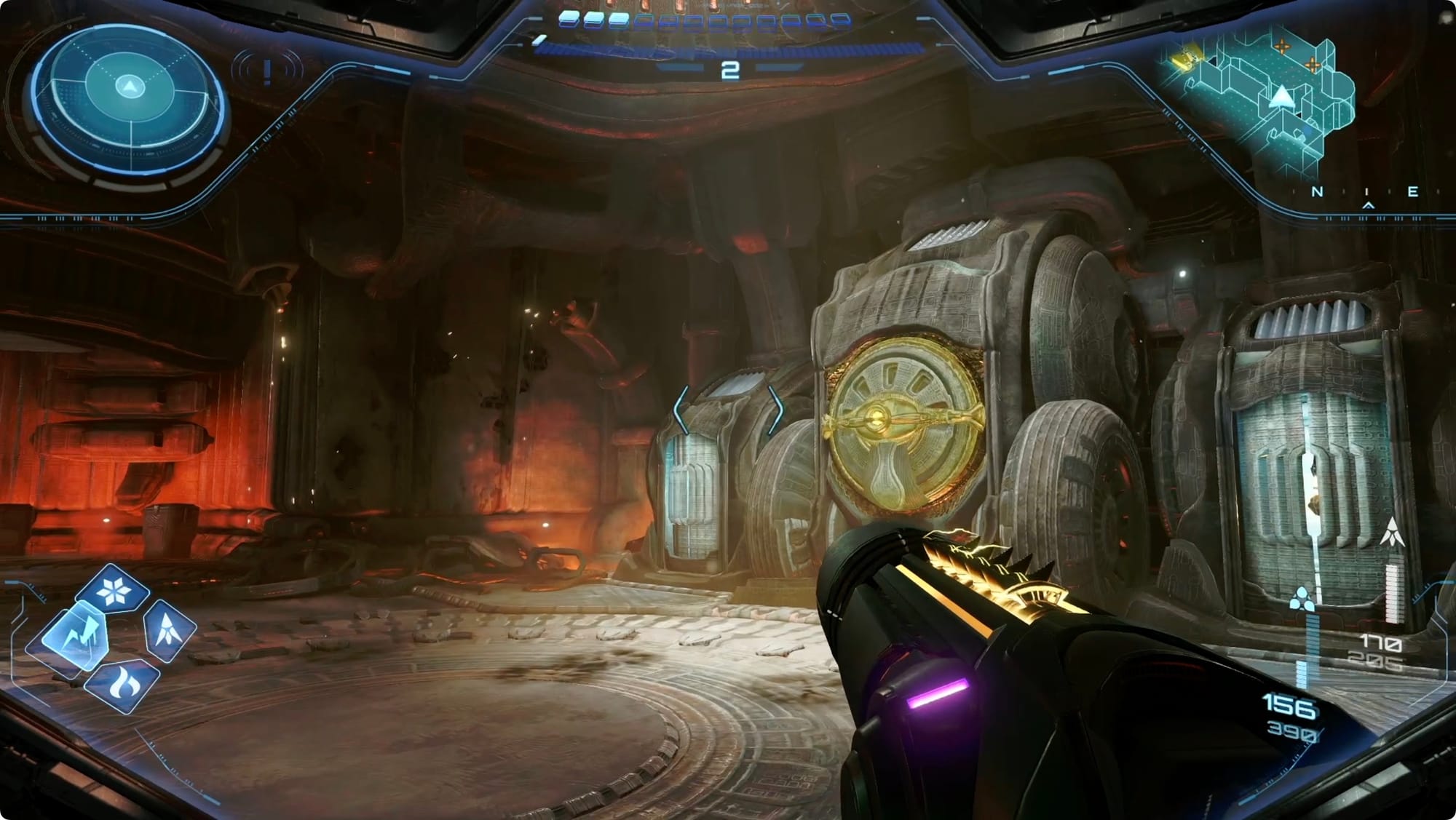
Task: Click the yellow marker on the minimap
Action: [x=1186, y=60]
